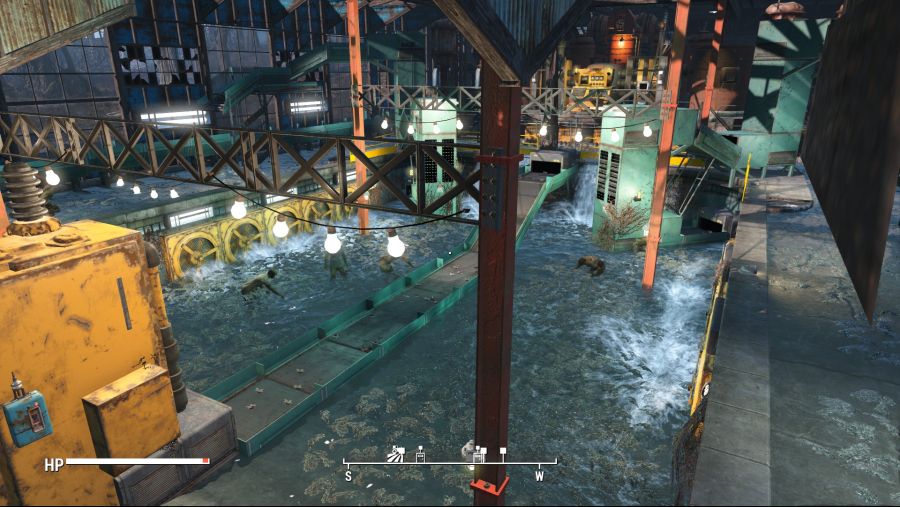Image resolution: width=900 pixels, height=507 pixels.
Task: Click the building marker beside the farm icon
Action: [420, 456]
